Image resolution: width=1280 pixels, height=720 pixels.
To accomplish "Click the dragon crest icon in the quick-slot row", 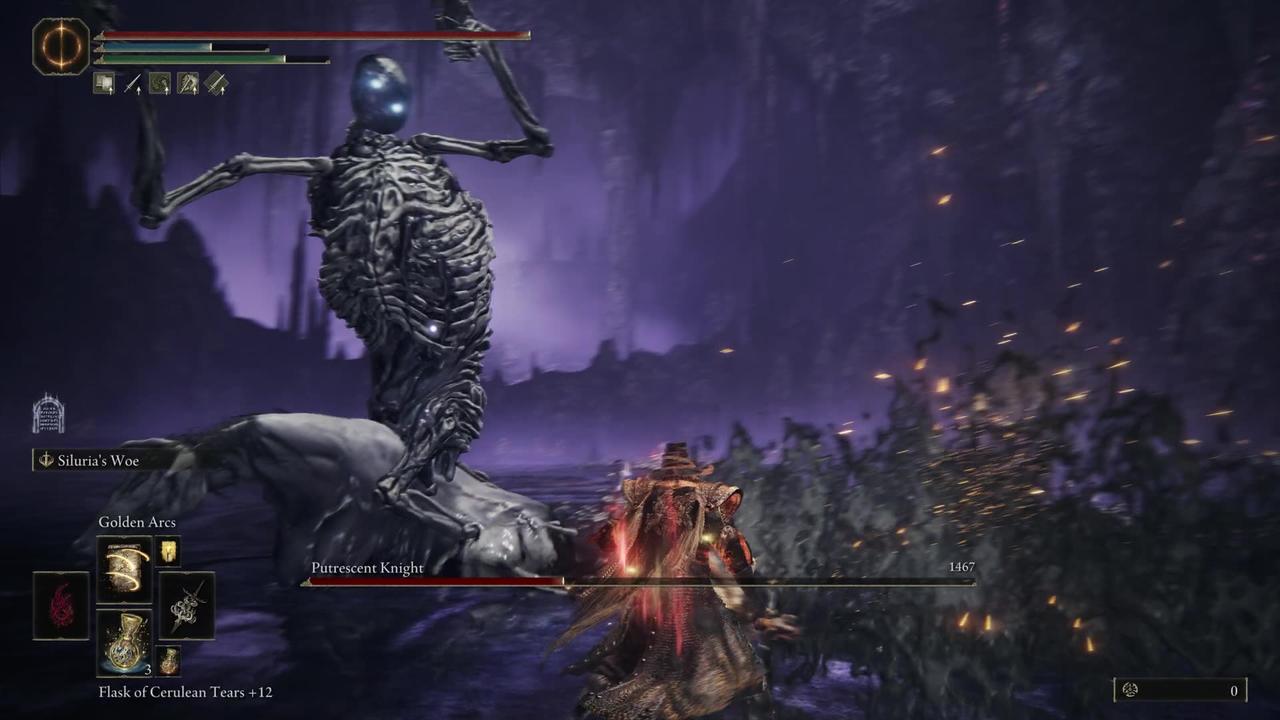I will 160,84.
